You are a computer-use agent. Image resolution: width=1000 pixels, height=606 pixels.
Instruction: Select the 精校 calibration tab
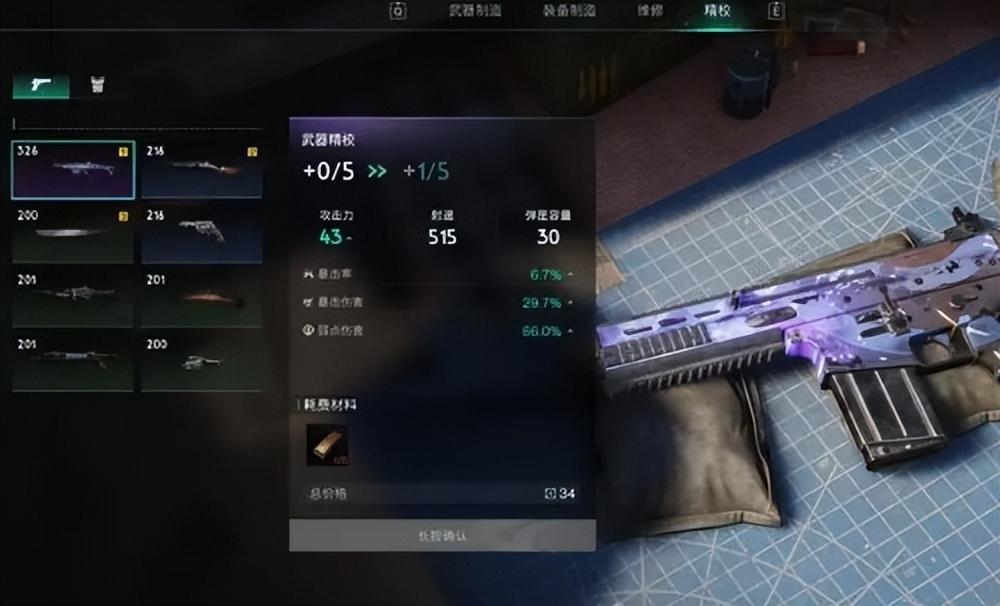click(x=716, y=11)
